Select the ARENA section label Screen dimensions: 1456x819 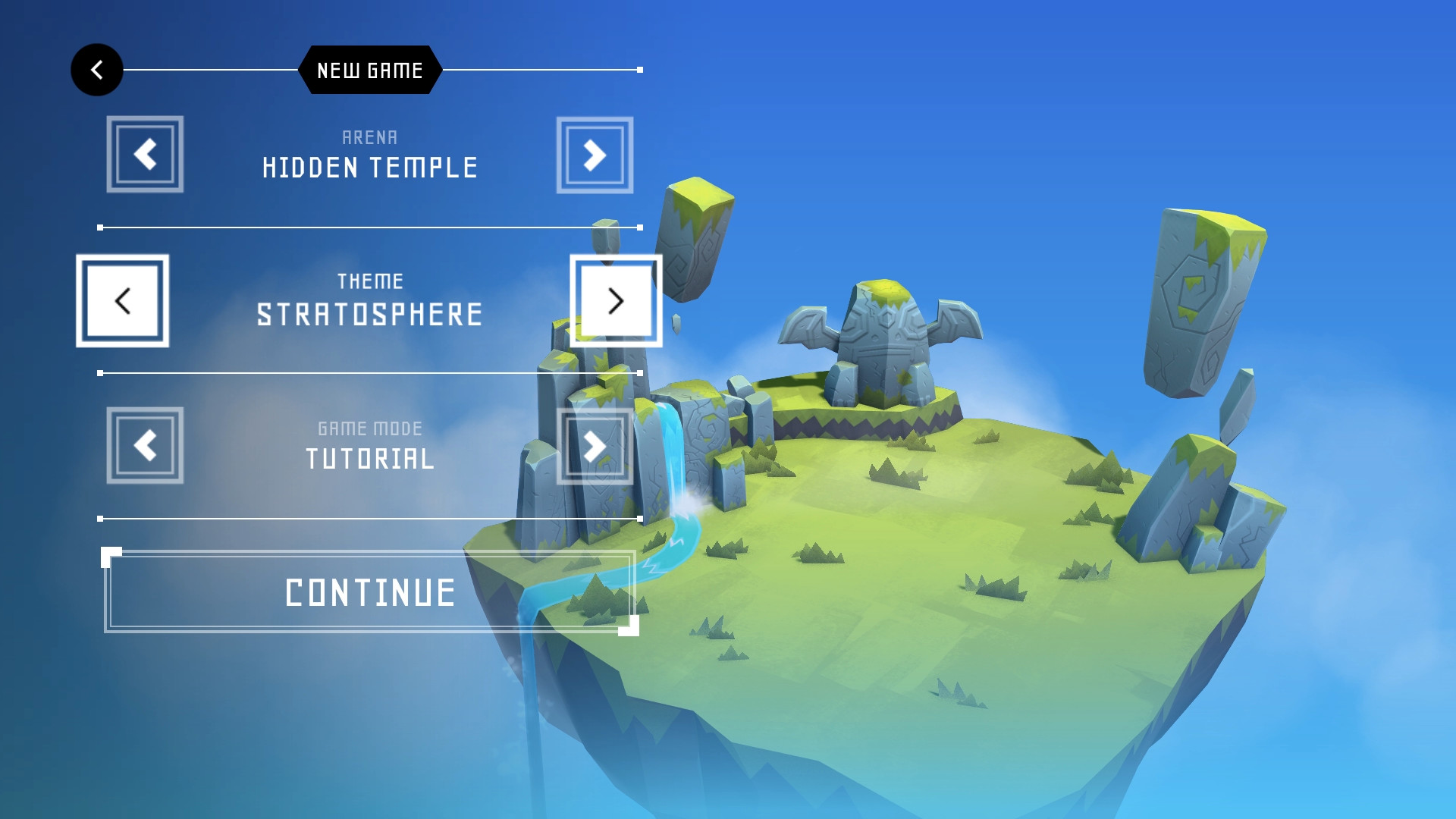[369, 137]
